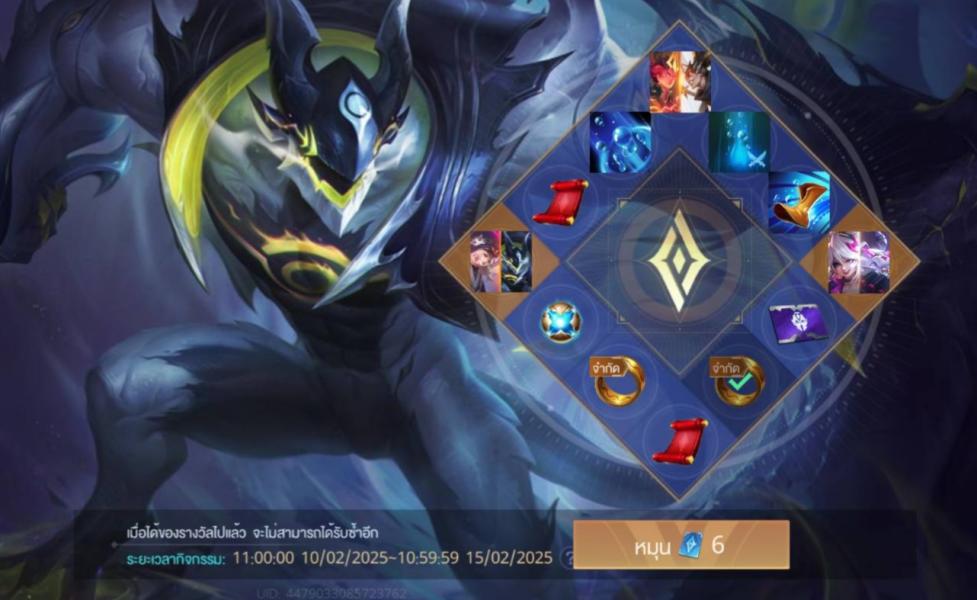
Task: Select the gold ring with green checkmark
Action: [x=739, y=381]
